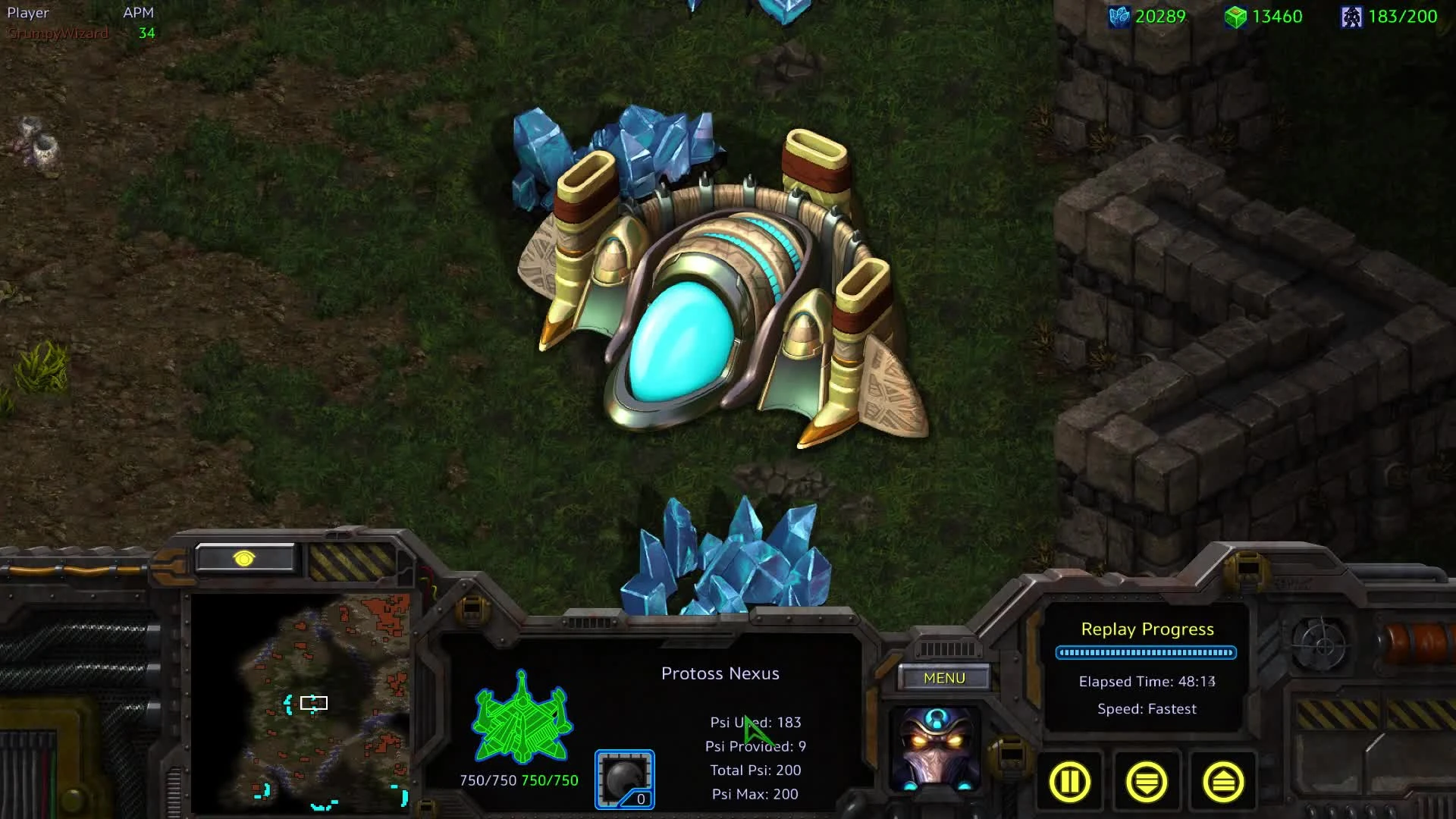1456x819 pixels.
Task: Click the player name GrumpyWizard
Action: click(58, 33)
